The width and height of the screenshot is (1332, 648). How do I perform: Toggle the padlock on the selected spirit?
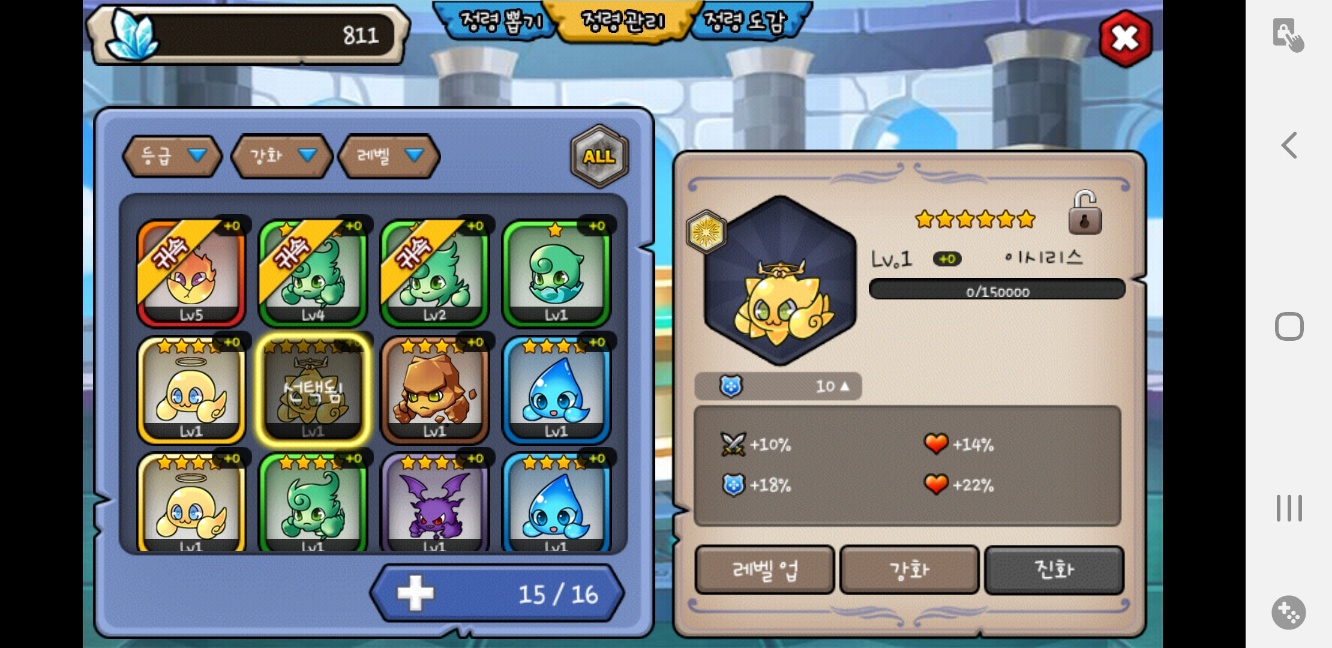click(x=1084, y=213)
